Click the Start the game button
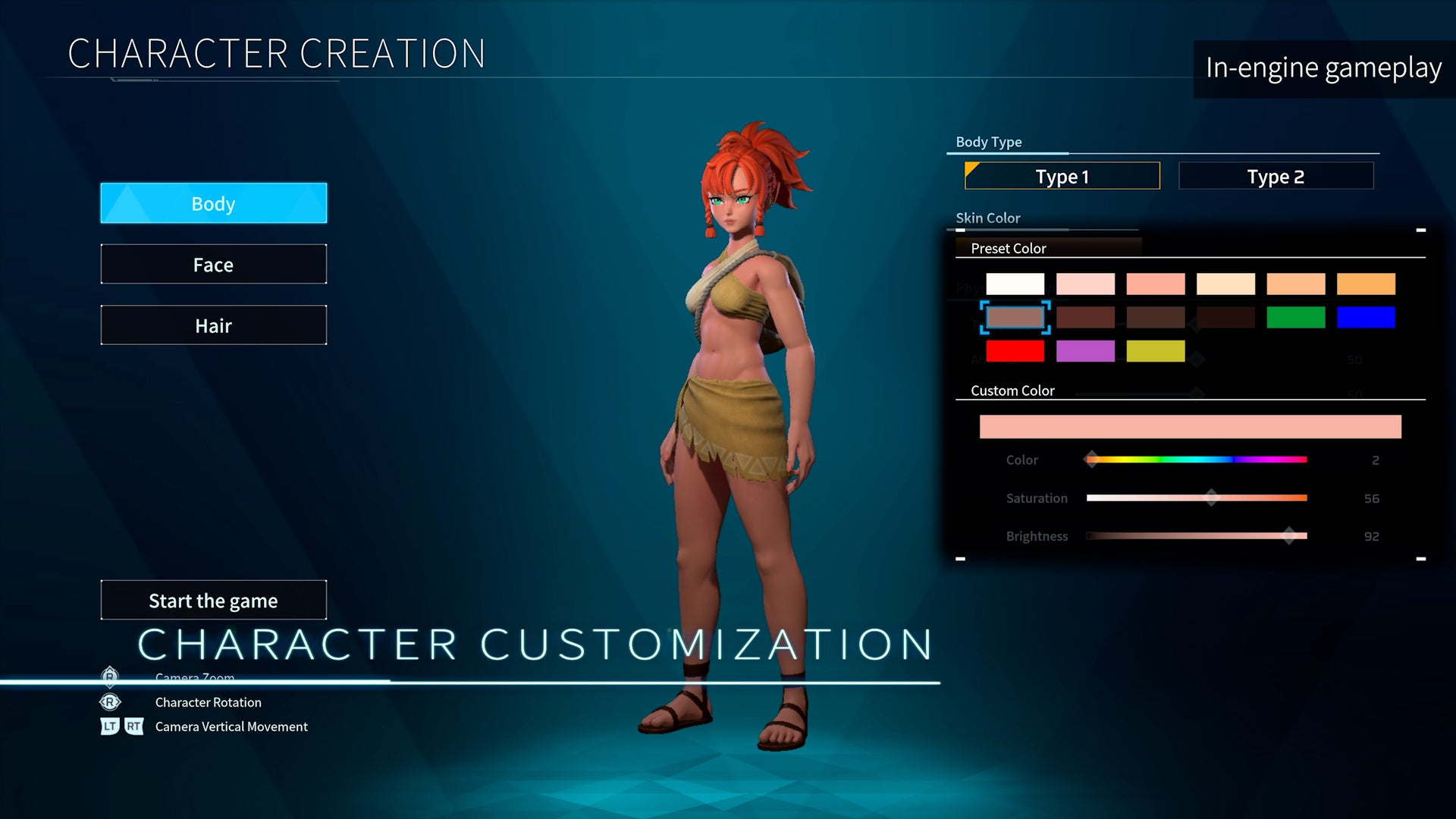 click(x=213, y=601)
